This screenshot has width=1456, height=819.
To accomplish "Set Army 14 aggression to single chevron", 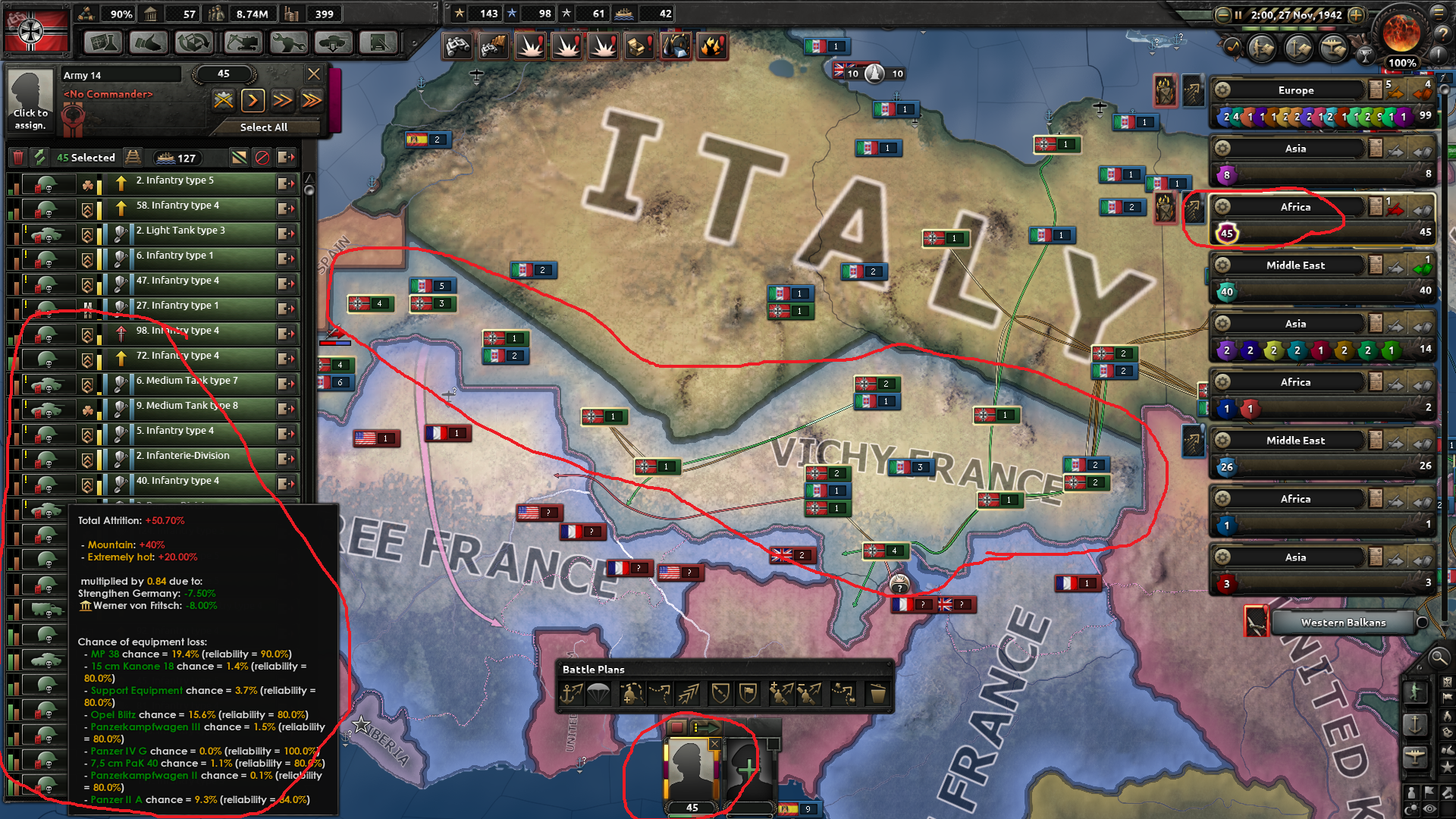I will tap(253, 100).
